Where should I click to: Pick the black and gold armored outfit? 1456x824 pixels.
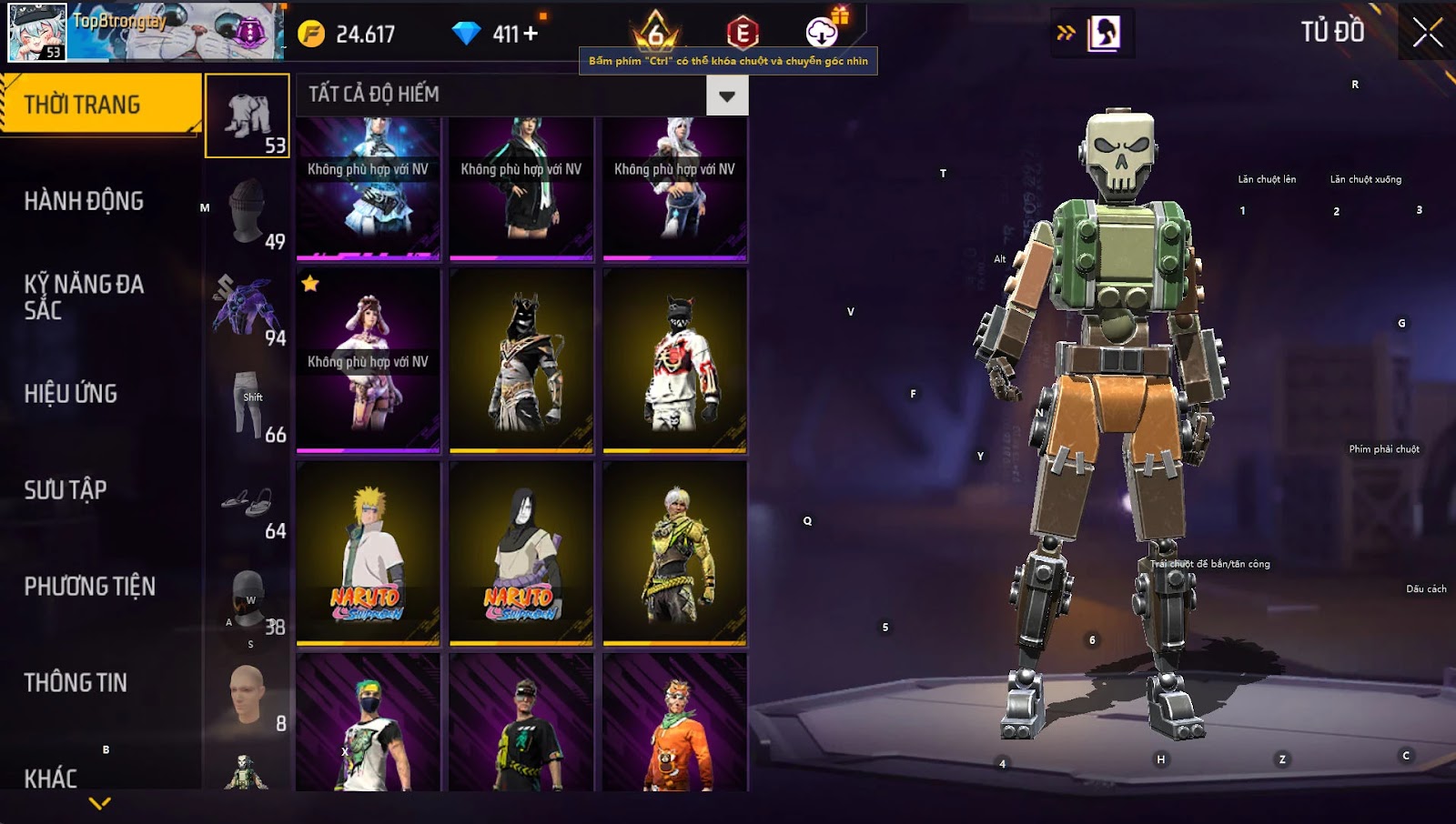[x=521, y=361]
